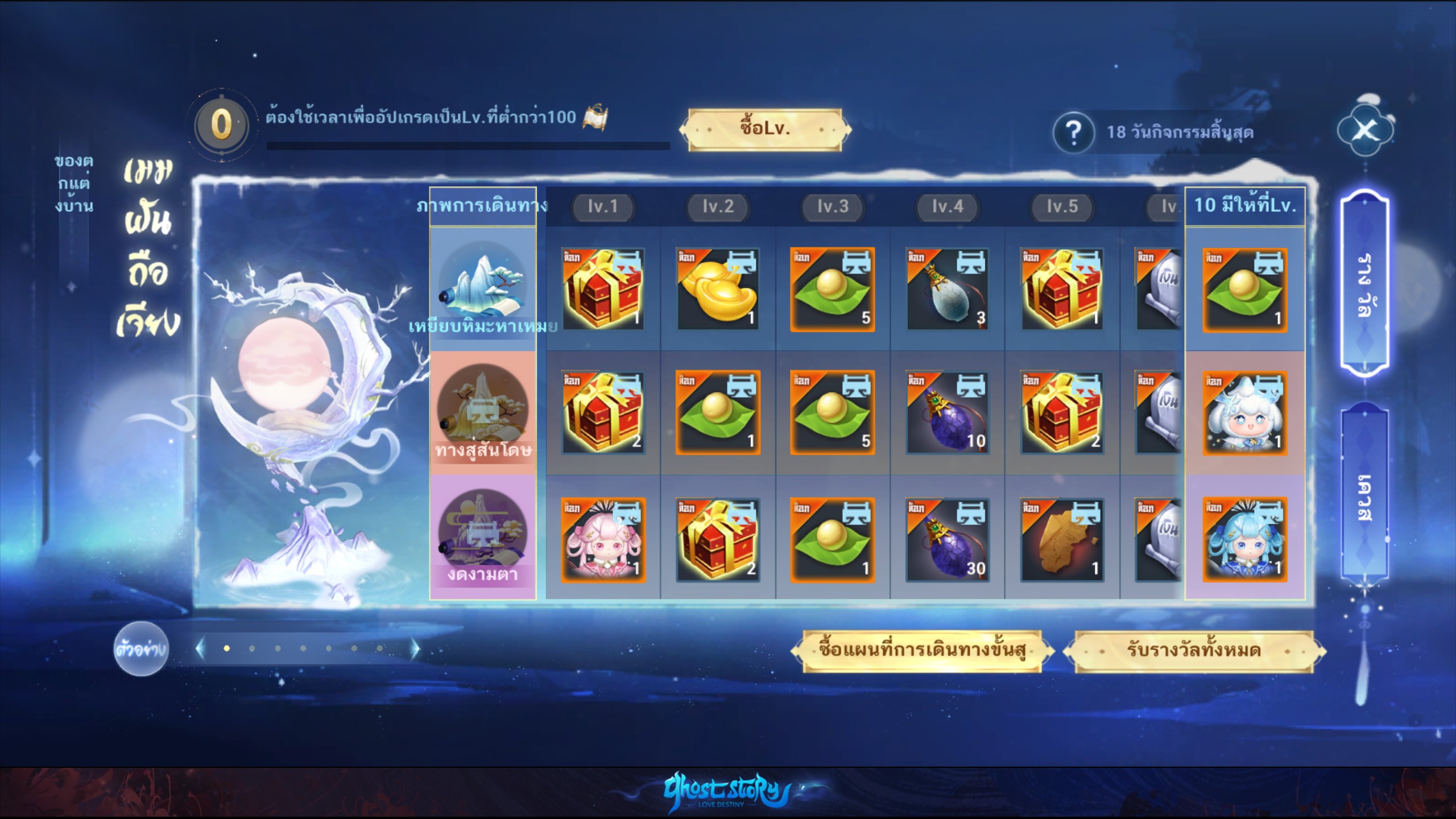The width and height of the screenshot is (1456, 819).
Task: Select the white-haired snow doll reward
Action: [1244, 413]
